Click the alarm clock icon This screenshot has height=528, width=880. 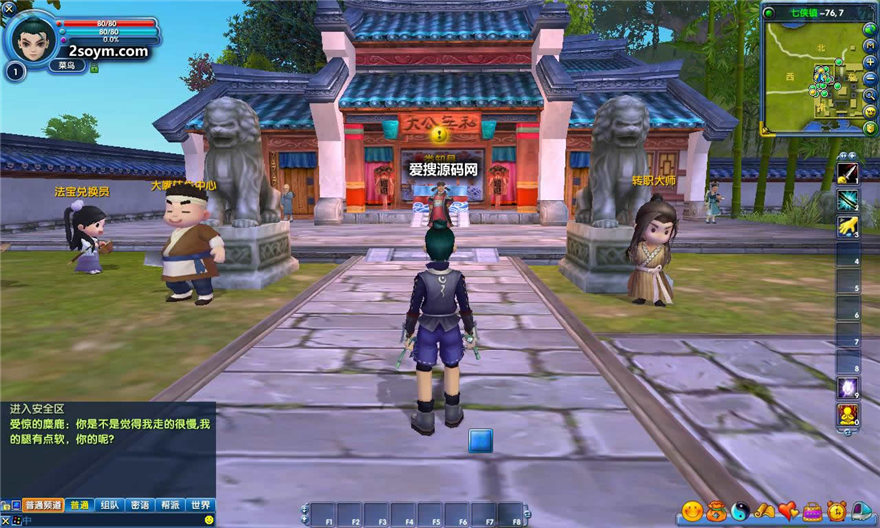coord(837,511)
